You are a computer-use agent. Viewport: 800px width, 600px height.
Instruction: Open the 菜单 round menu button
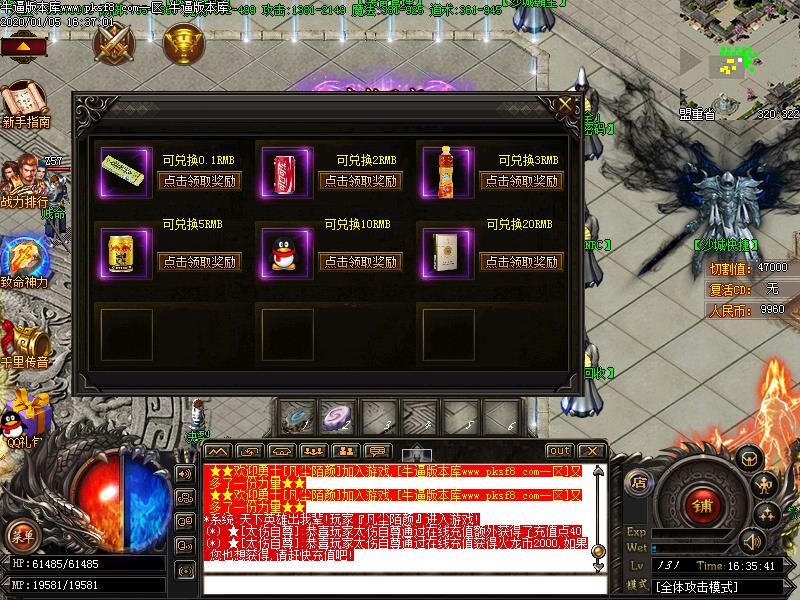pyautogui.click(x=23, y=536)
